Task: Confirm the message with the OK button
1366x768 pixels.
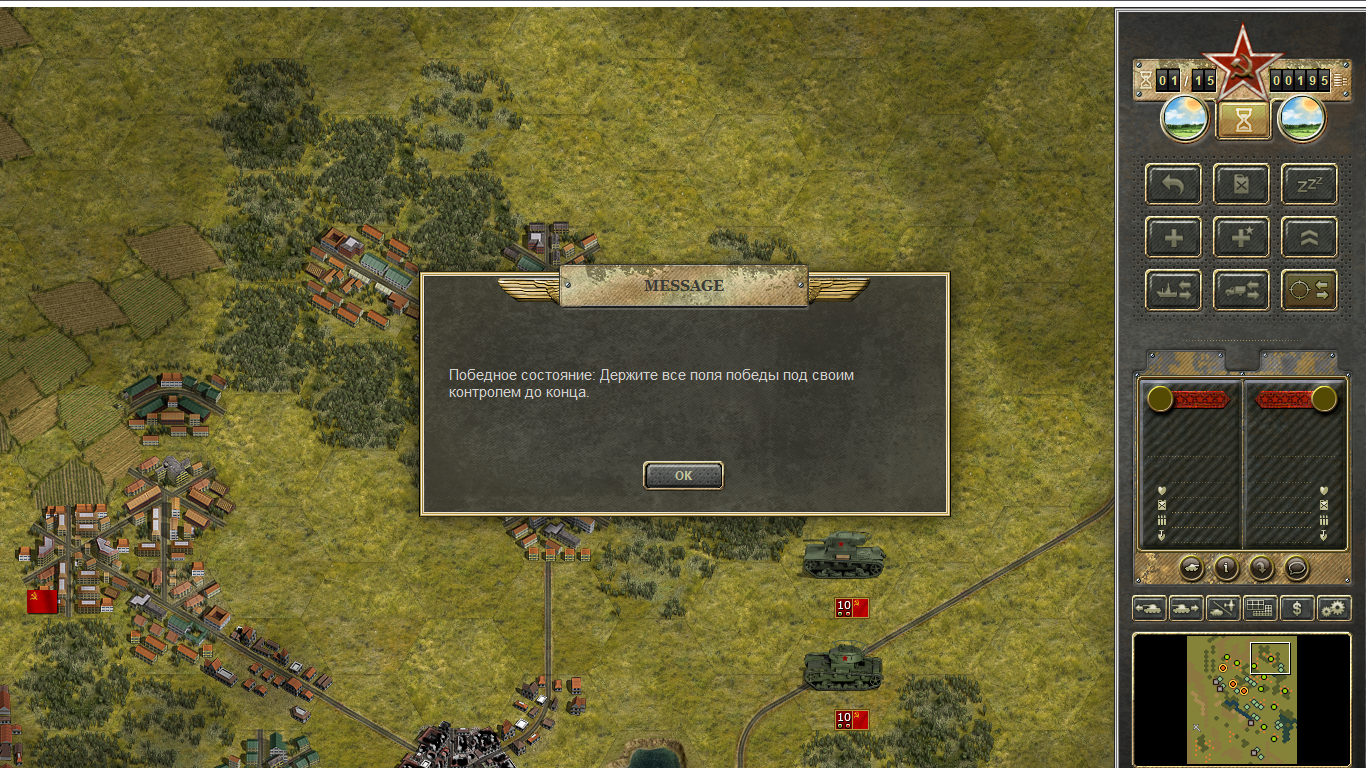Action: (683, 476)
